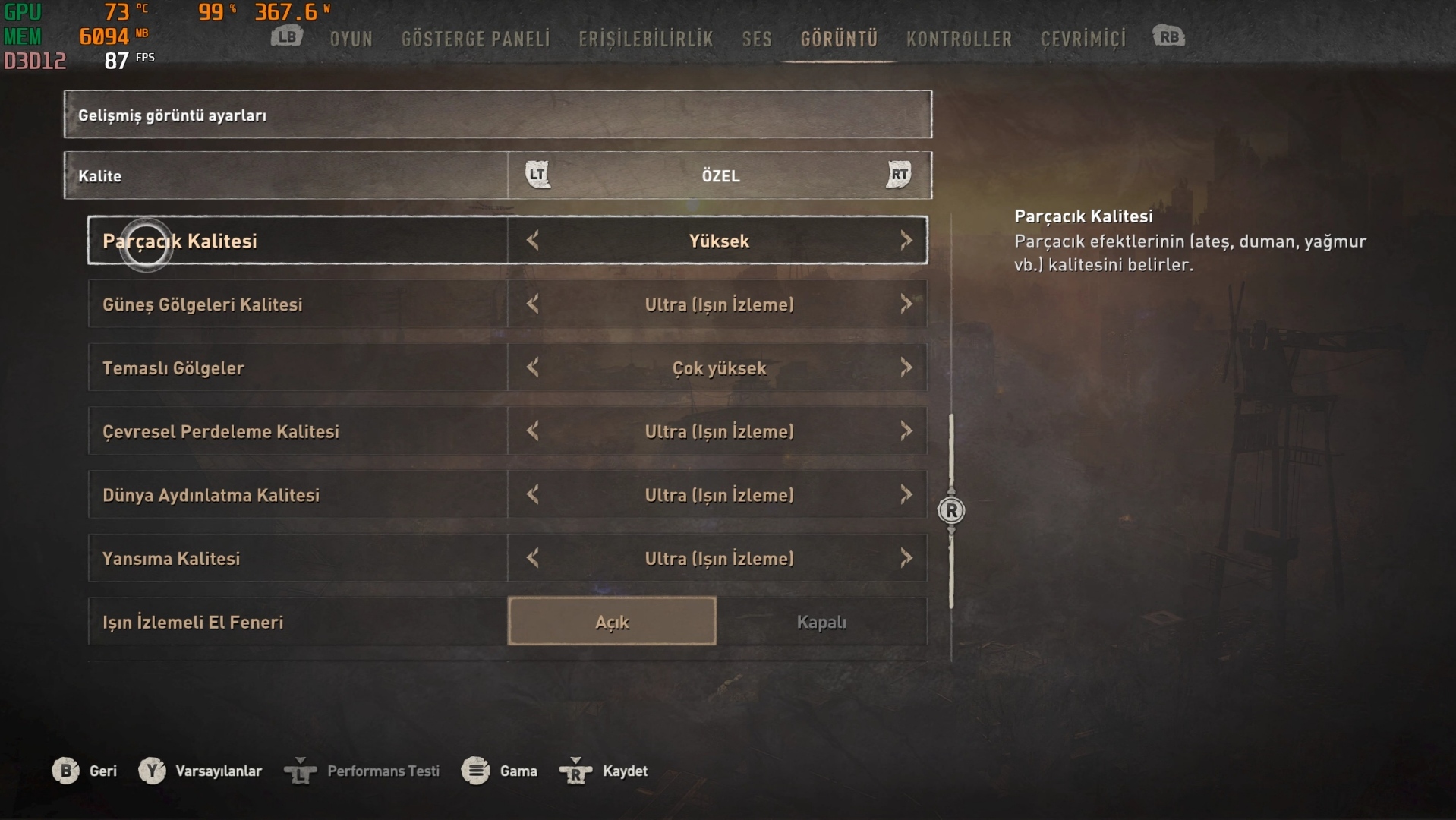Image resolution: width=1456 pixels, height=820 pixels.
Task: Select the Dünya Aydınlatma Kalitesi row
Action: (296, 495)
